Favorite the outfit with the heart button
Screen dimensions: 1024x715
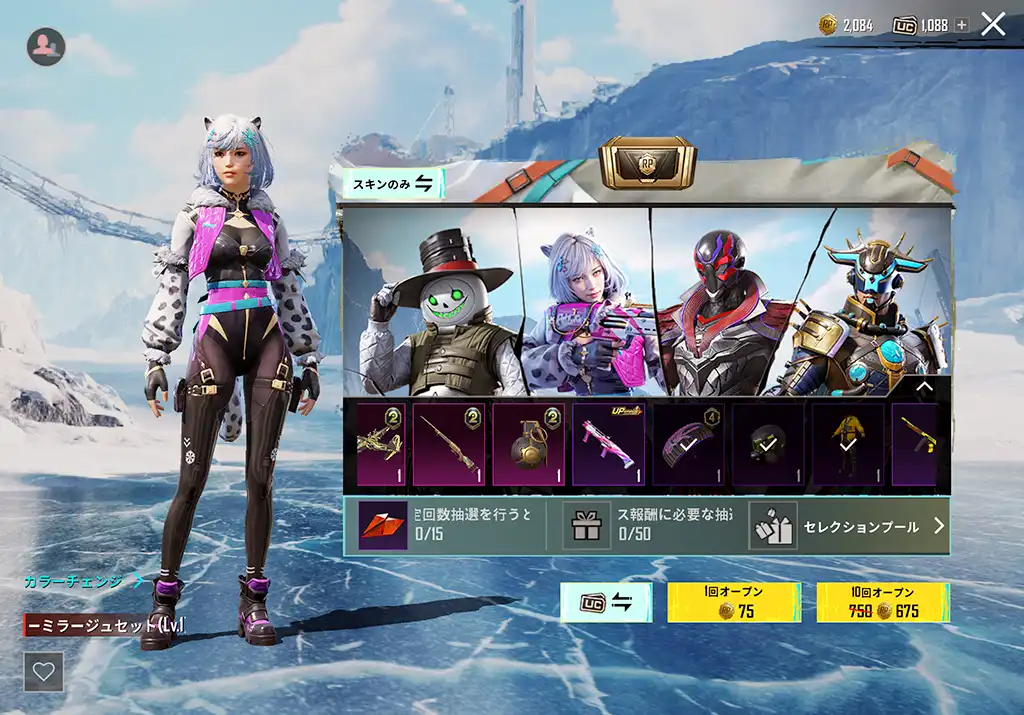(44, 672)
